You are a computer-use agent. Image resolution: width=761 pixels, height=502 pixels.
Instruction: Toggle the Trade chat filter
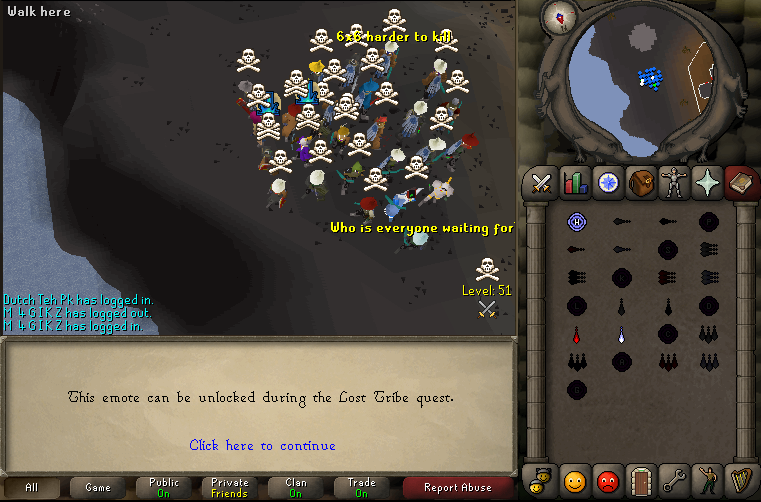pos(362,488)
